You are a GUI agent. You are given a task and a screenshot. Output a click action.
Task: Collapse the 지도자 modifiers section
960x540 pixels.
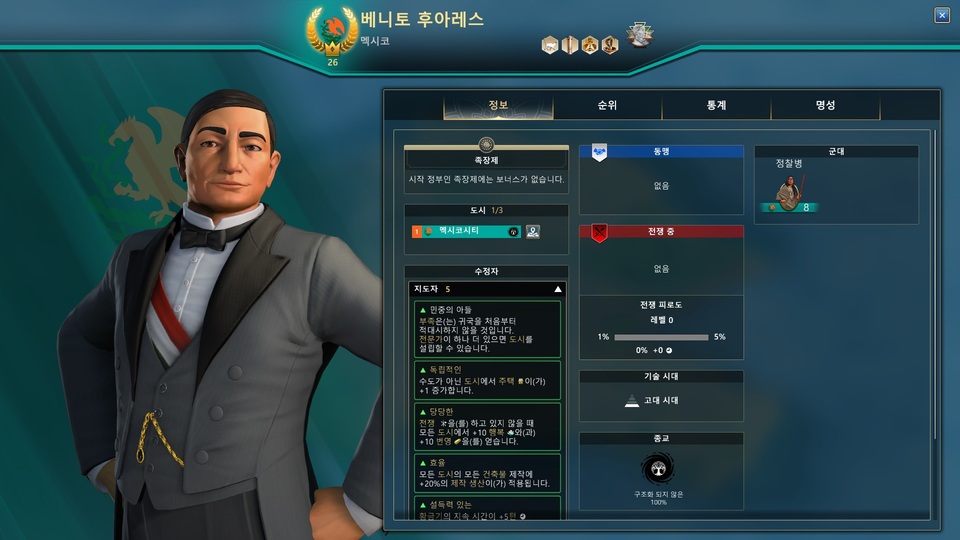(558, 289)
